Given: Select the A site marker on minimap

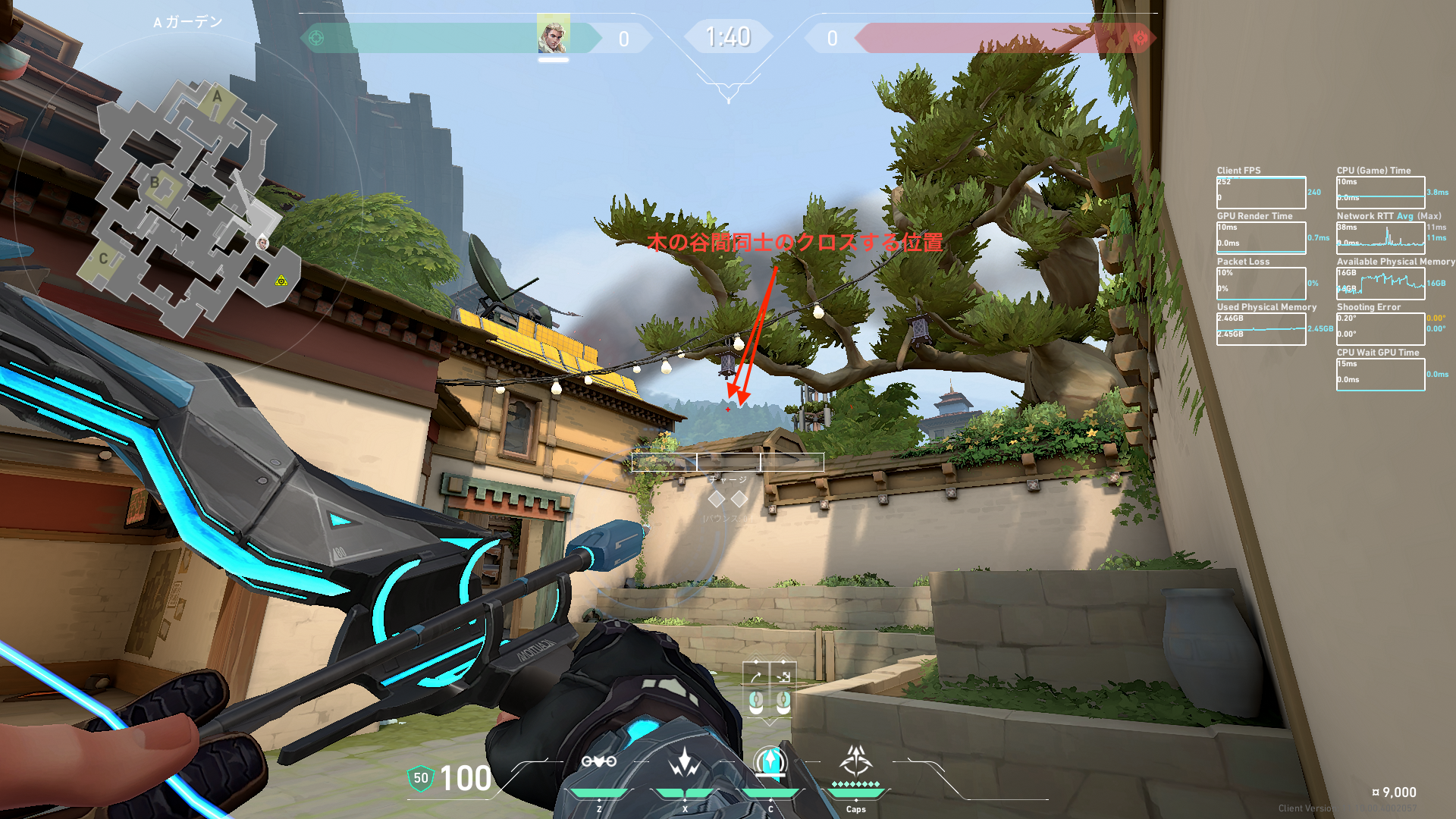Looking at the screenshot, I should tap(217, 97).
